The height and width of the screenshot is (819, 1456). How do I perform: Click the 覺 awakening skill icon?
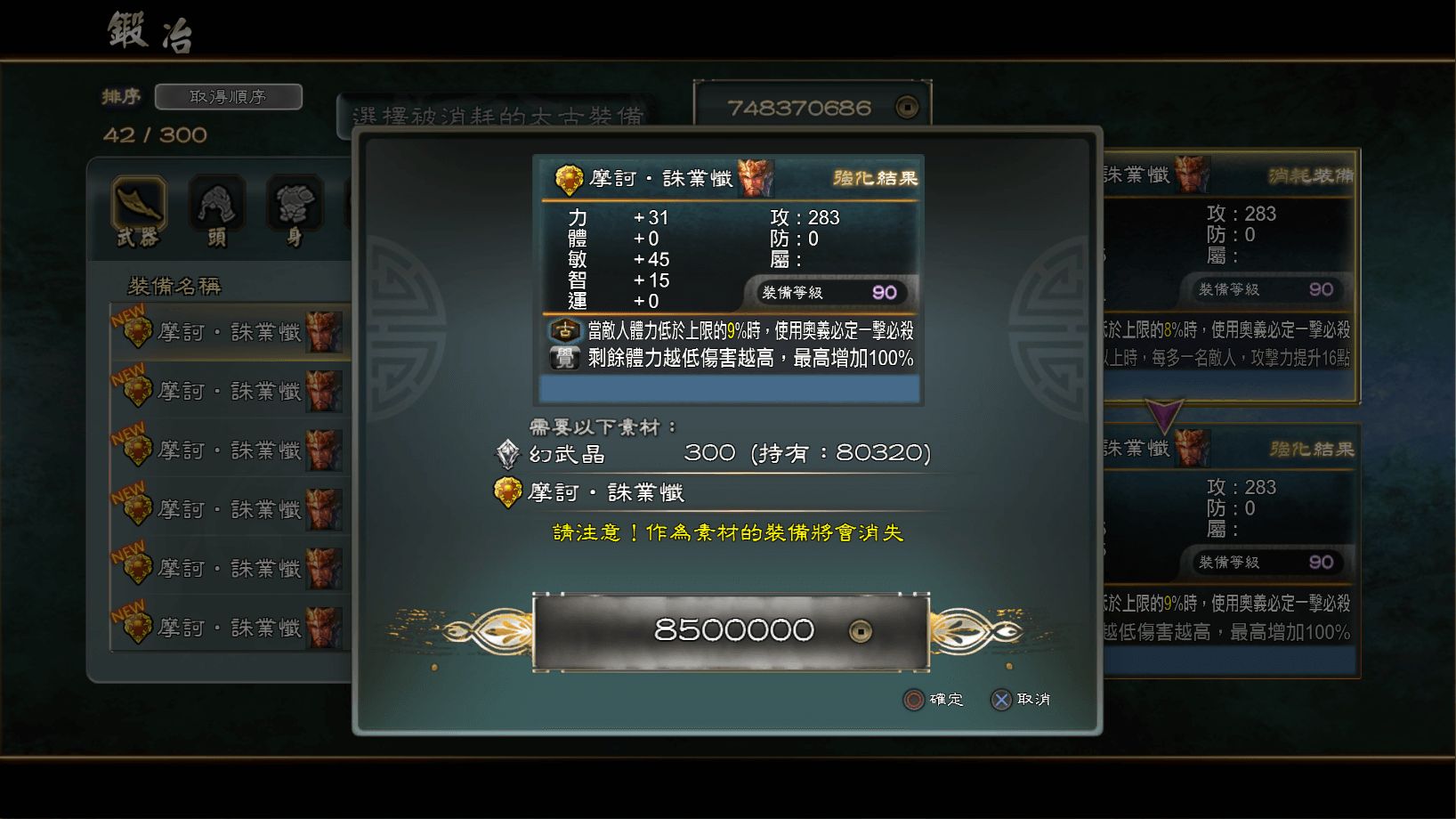(x=565, y=357)
